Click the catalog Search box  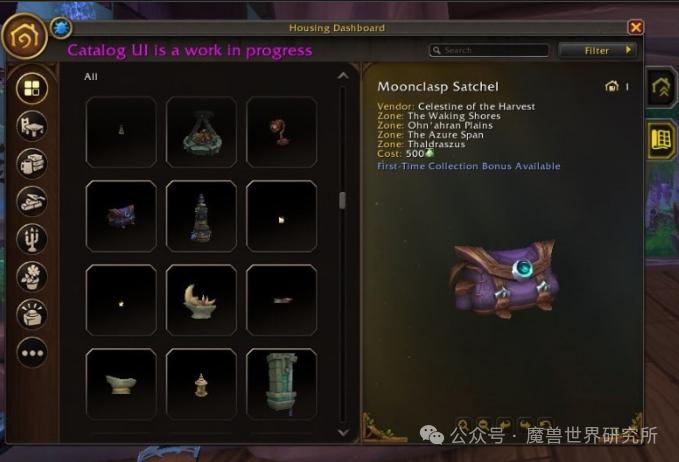tap(492, 50)
